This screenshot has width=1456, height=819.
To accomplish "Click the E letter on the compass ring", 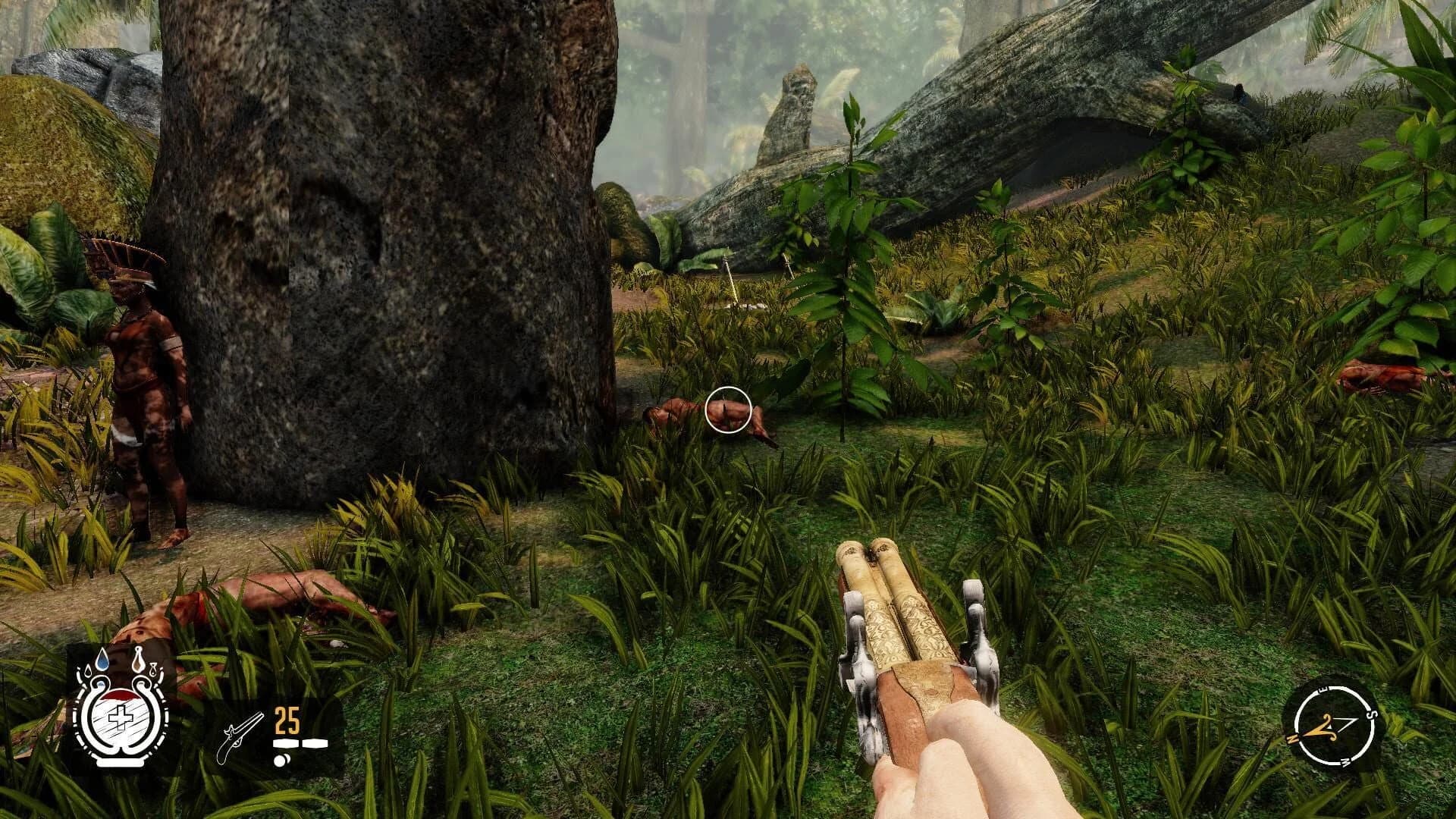I will (1323, 689).
